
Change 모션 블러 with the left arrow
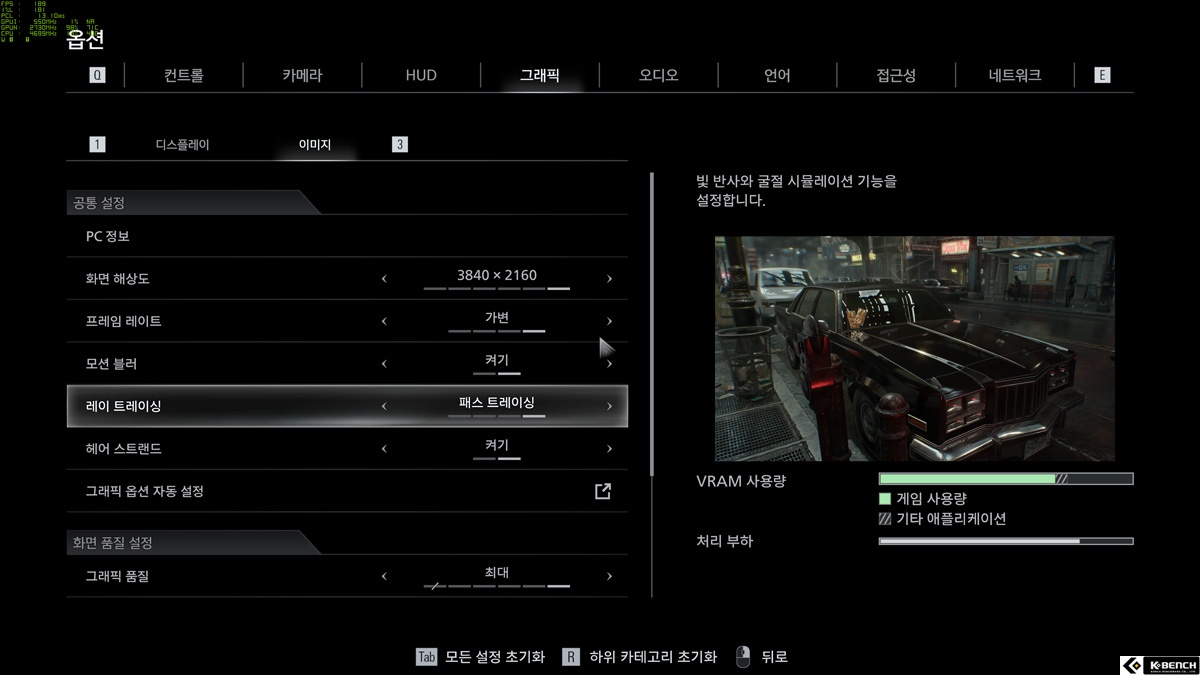384,364
